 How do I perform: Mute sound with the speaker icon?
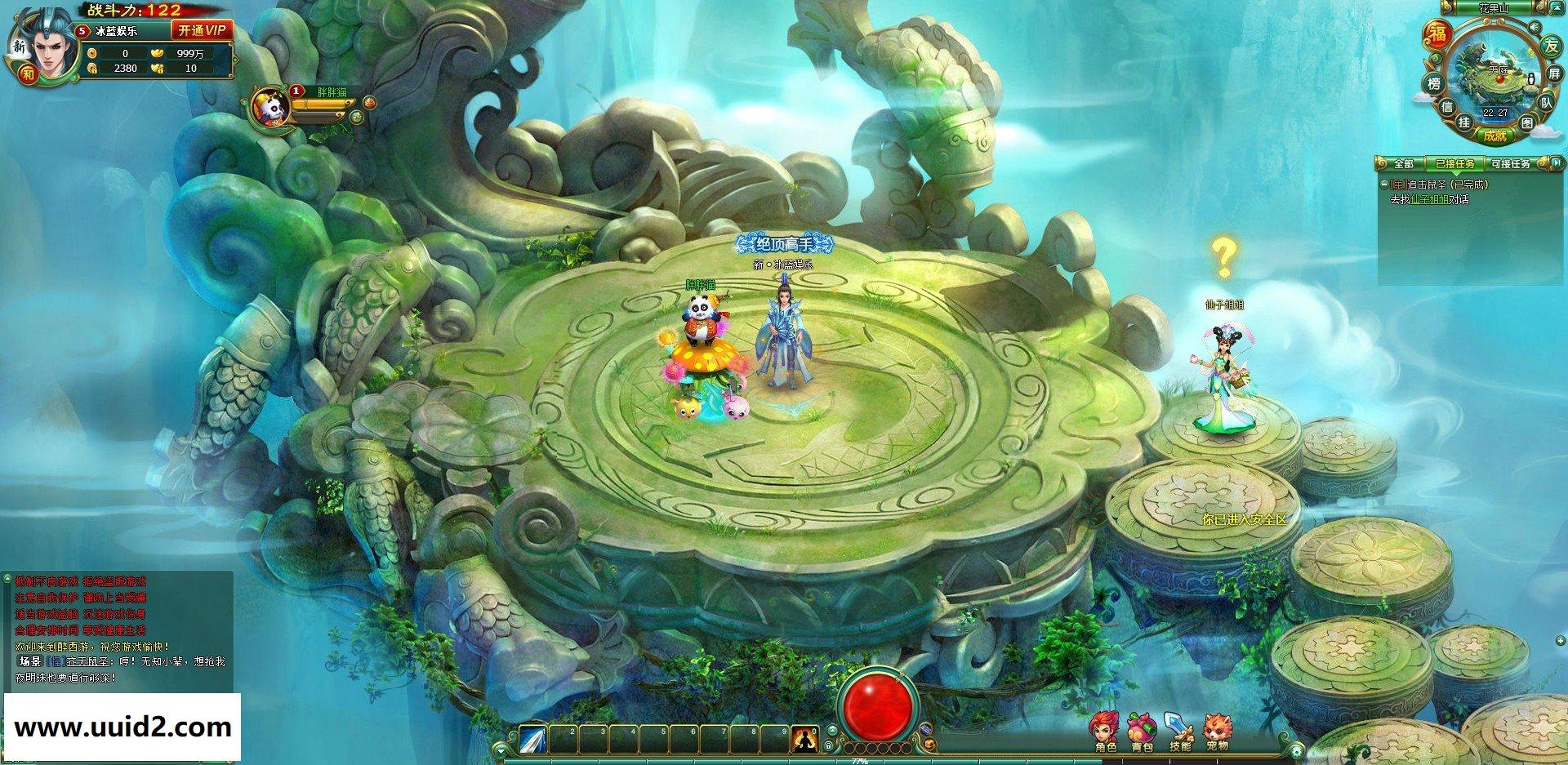pos(1535,27)
